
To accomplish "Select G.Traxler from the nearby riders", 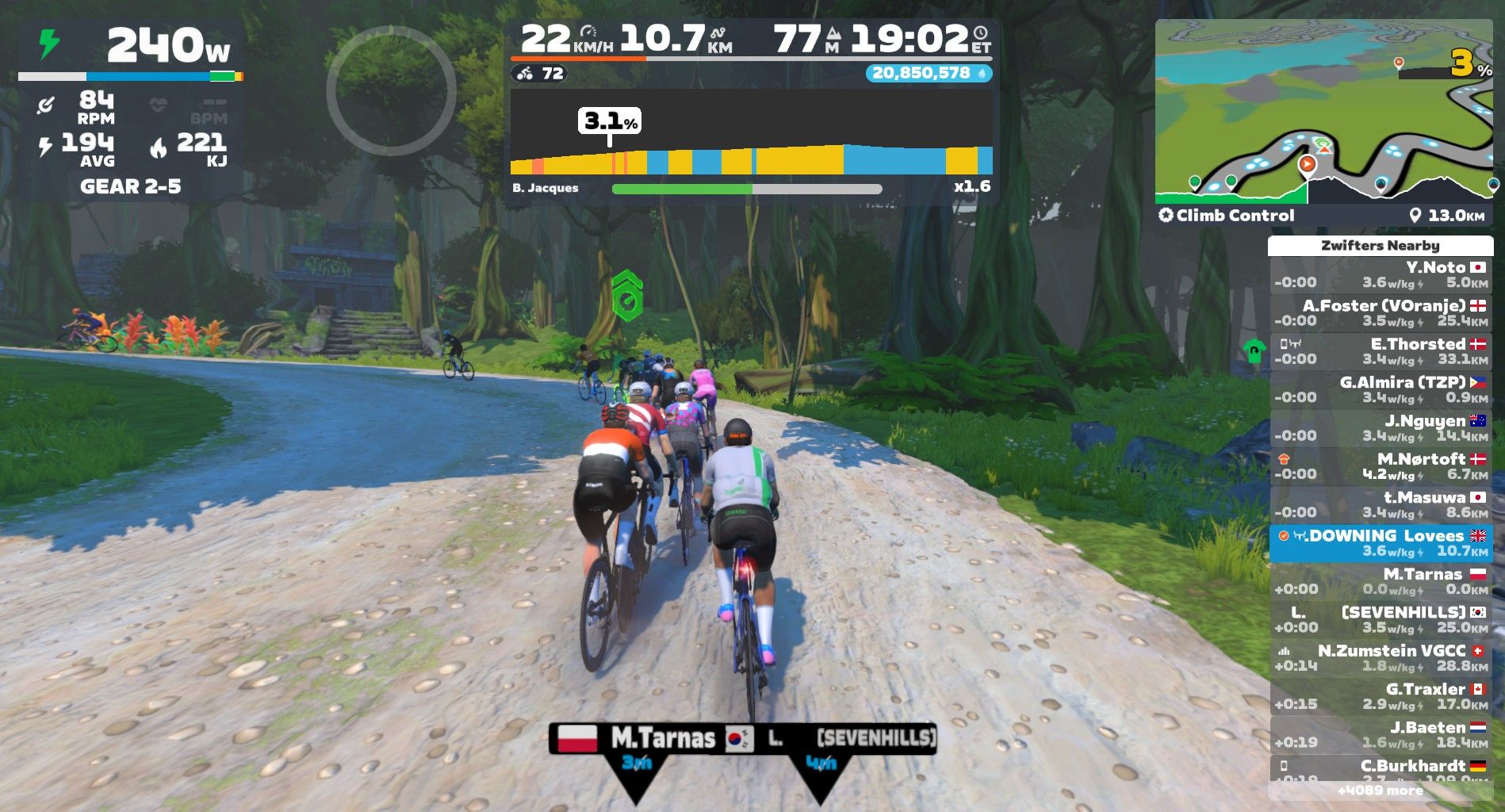I will tap(1380, 696).
